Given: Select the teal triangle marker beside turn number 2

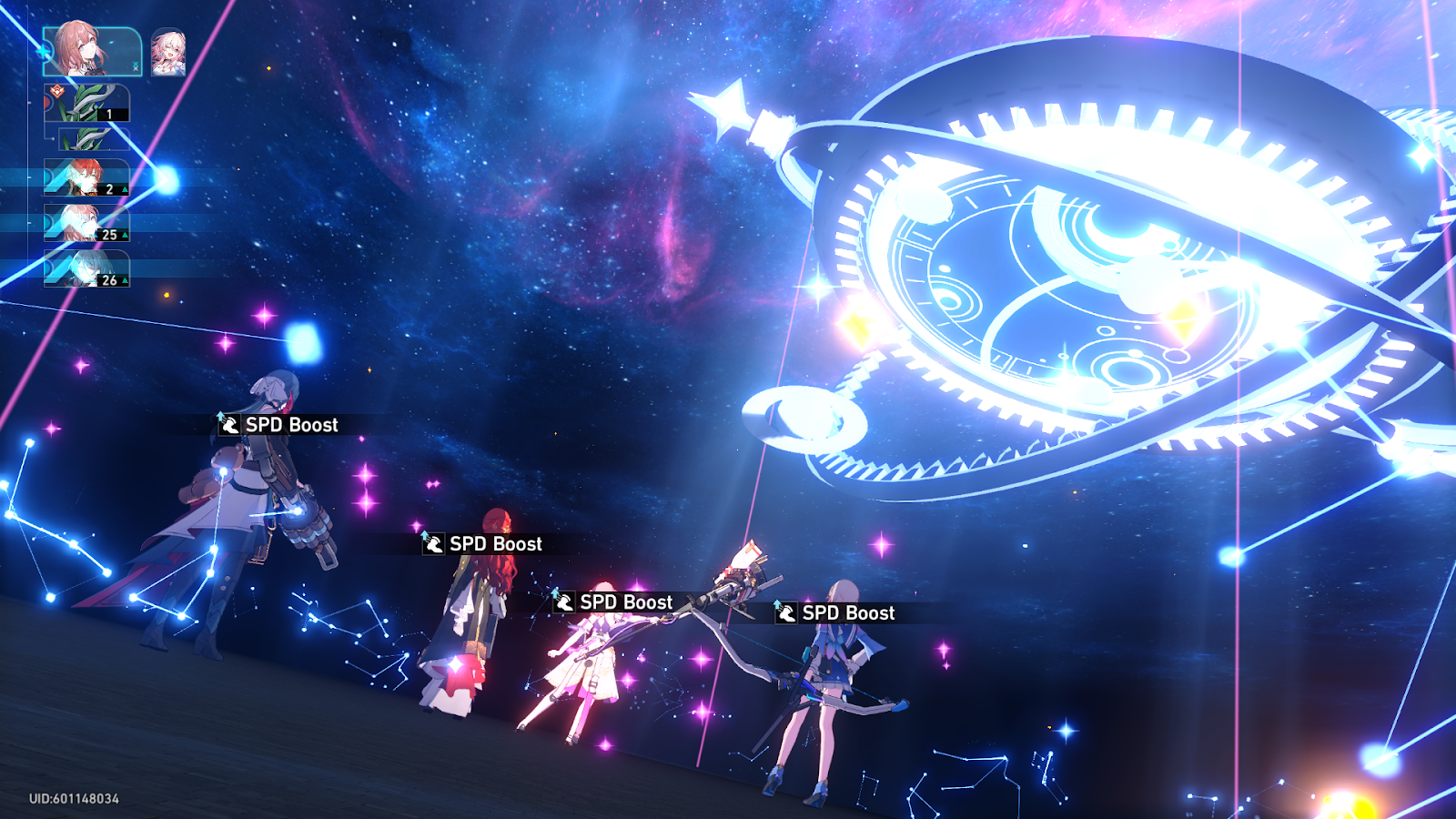Looking at the screenshot, I should pyautogui.click(x=124, y=189).
